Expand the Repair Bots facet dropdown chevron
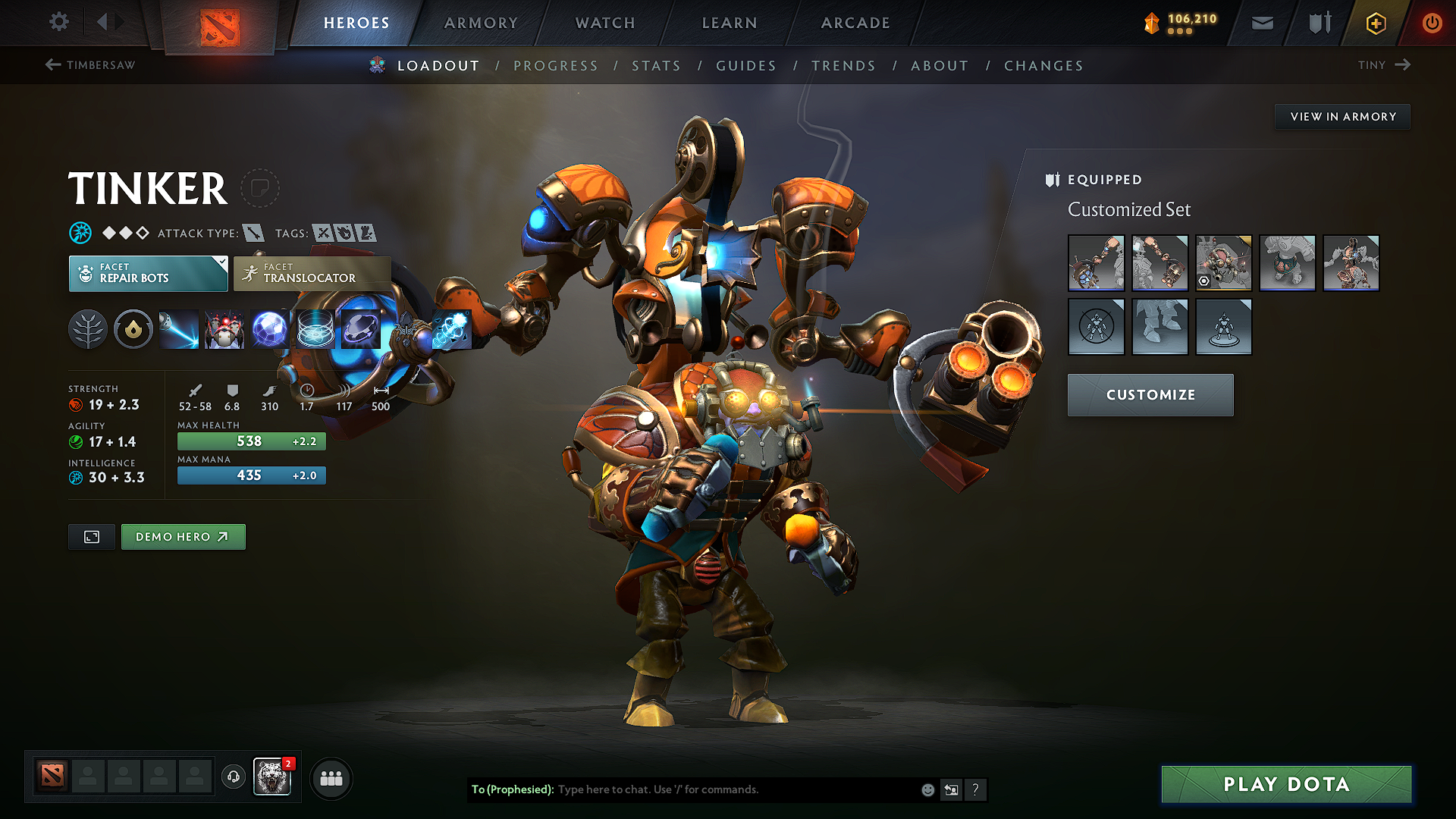Image resolution: width=1456 pixels, height=819 pixels. (221, 264)
